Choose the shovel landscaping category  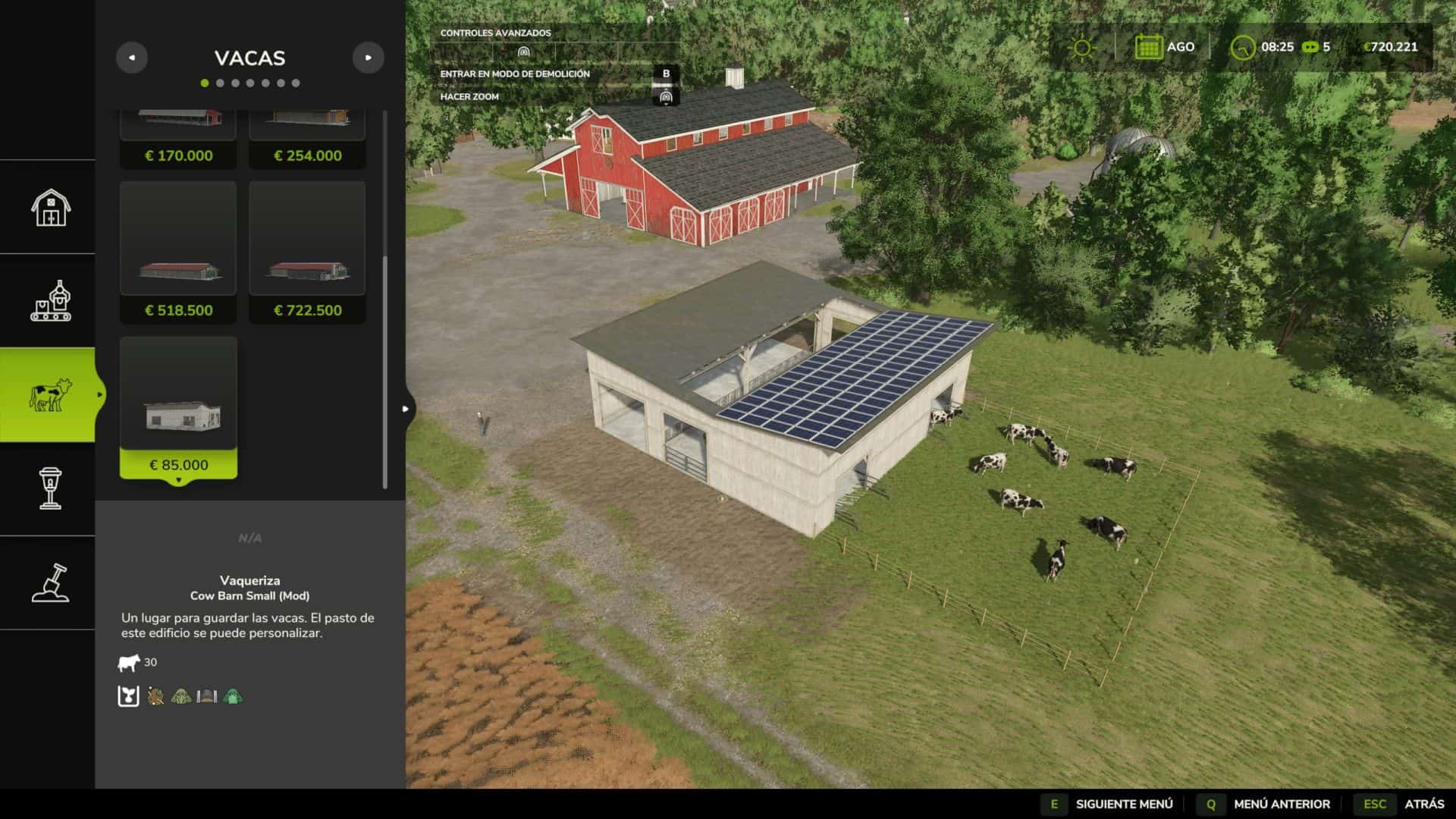pos(50,583)
